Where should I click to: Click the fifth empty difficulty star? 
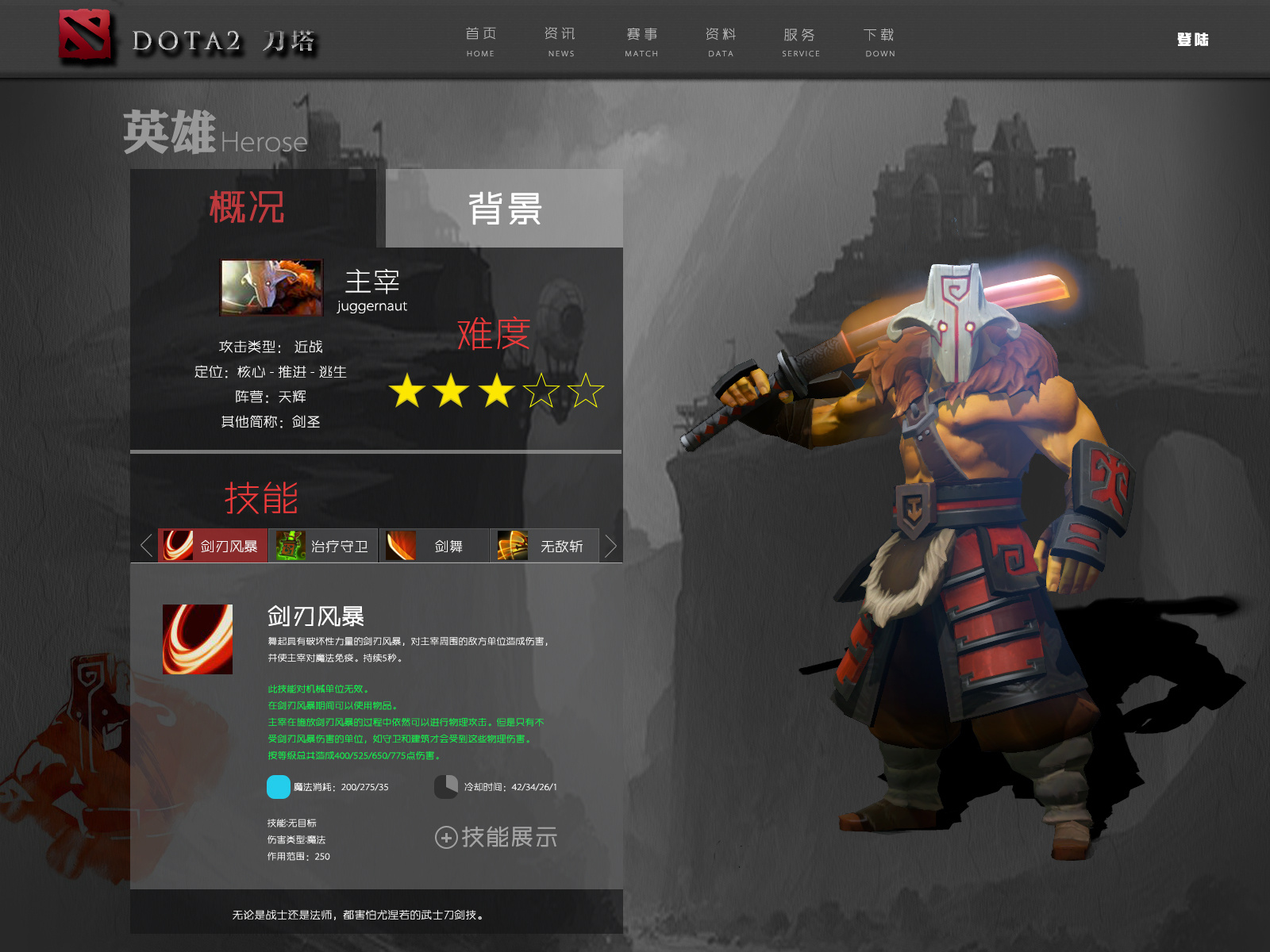tap(587, 390)
